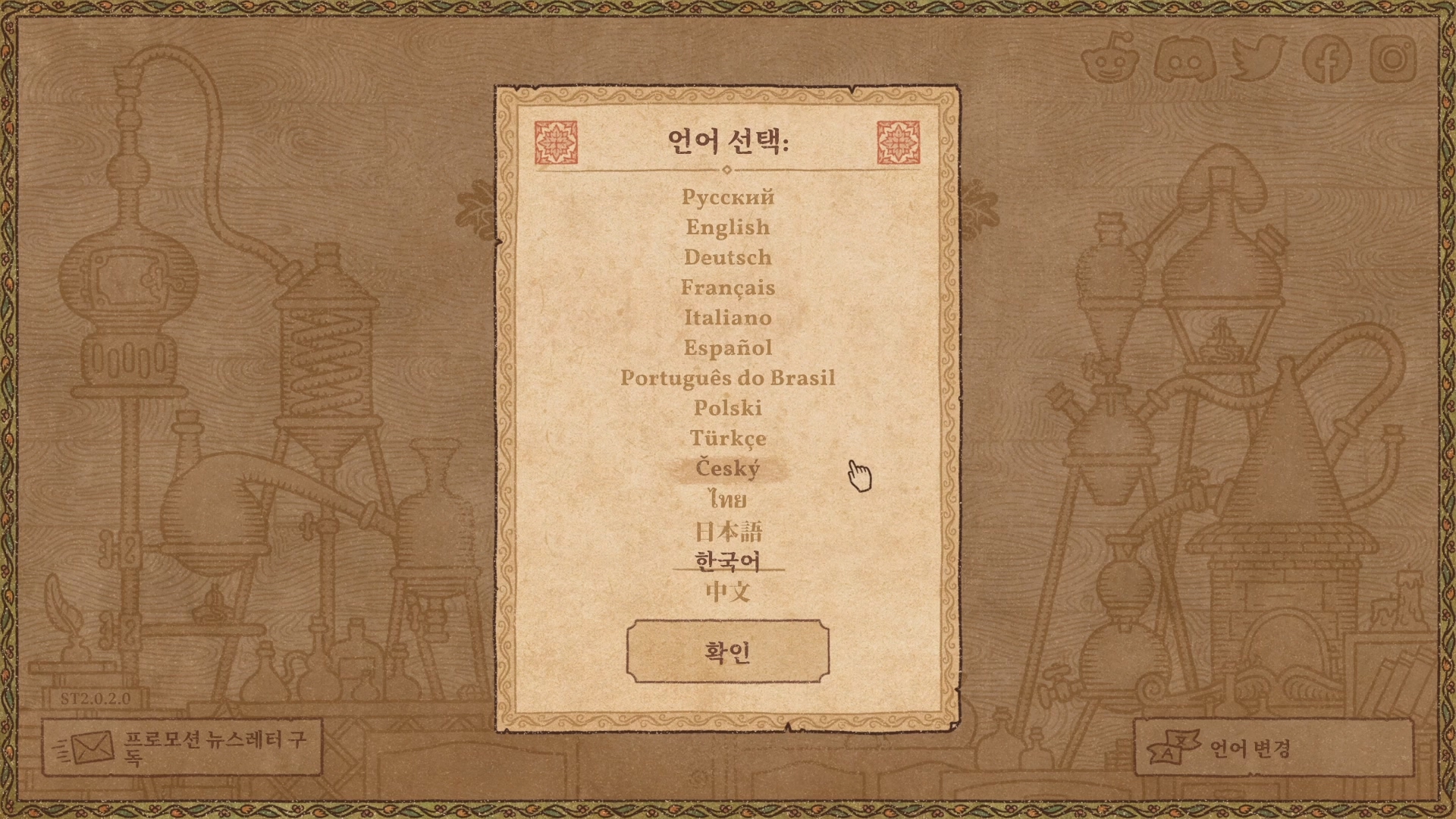Select 日本語 language option
Image resolution: width=1456 pixels, height=819 pixels.
(x=727, y=531)
